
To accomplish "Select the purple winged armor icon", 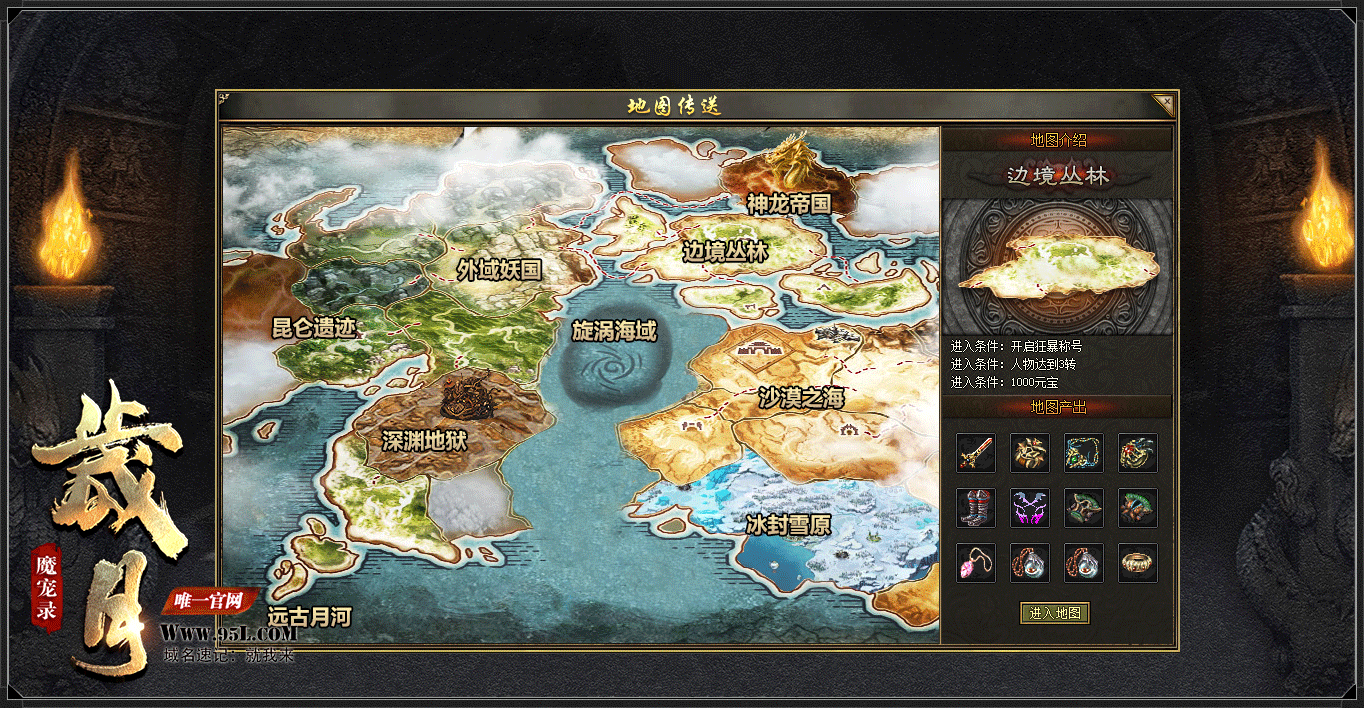I will [1029, 508].
